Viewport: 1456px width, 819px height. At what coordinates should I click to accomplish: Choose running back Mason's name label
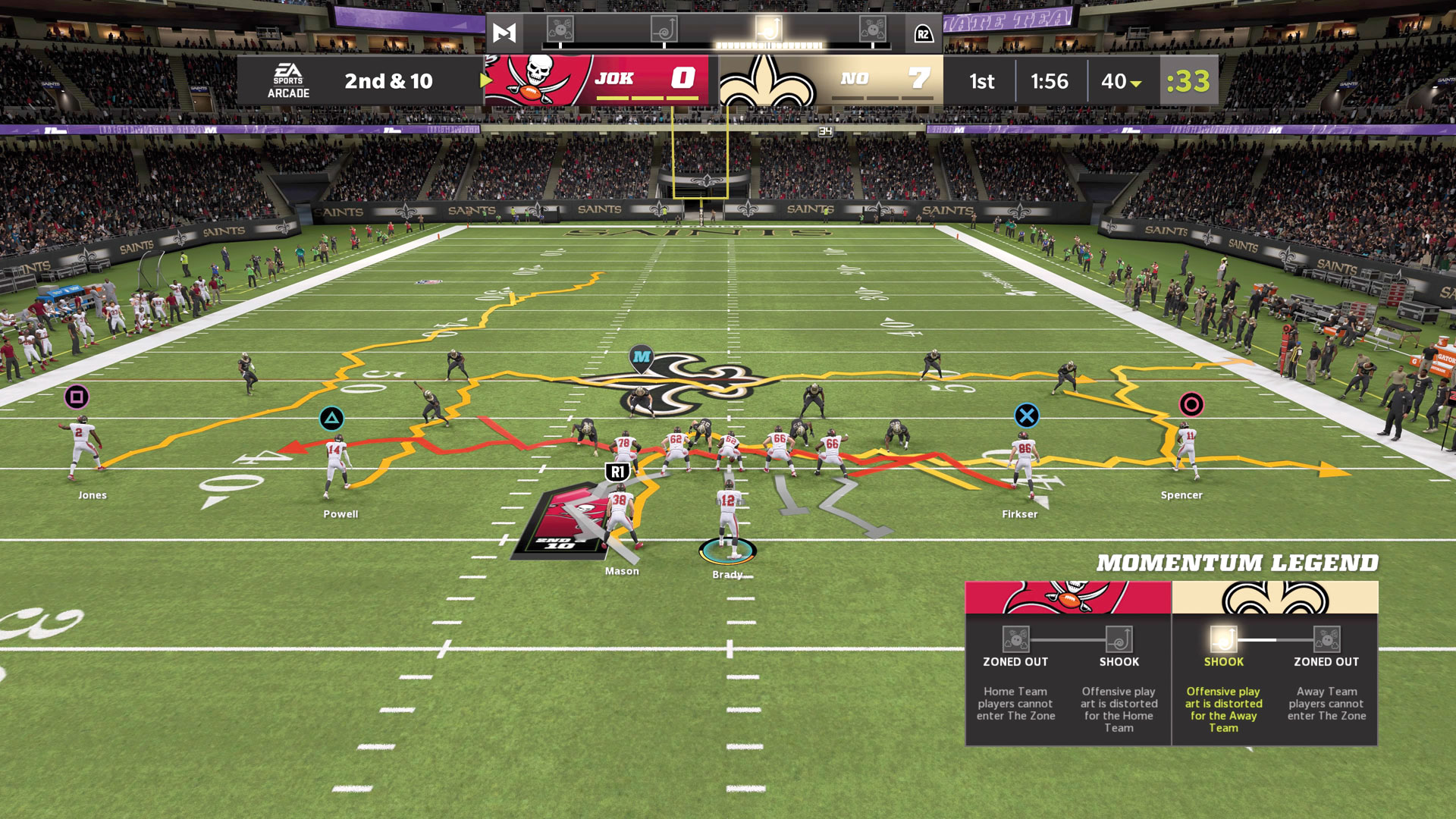pos(622,571)
